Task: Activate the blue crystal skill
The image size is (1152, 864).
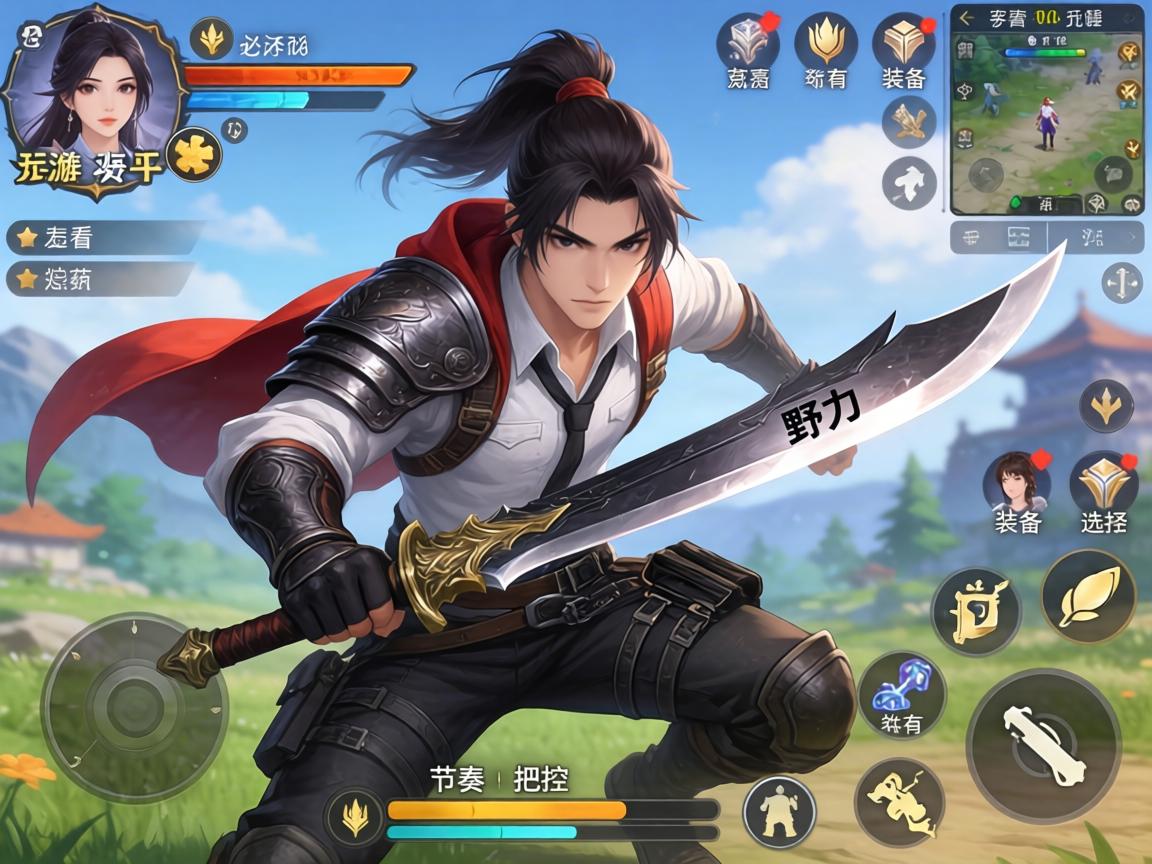Action: 902,691
